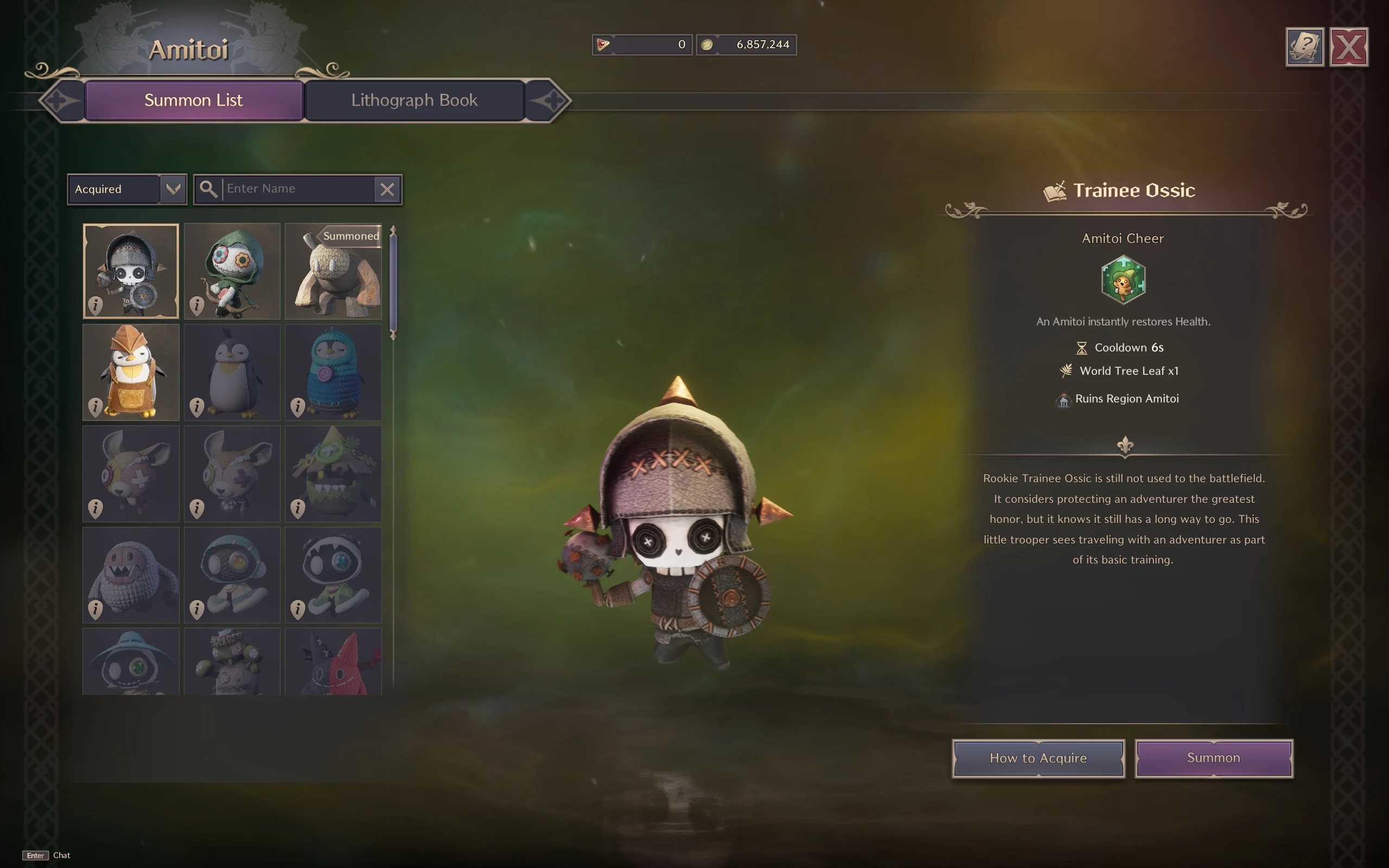Choose the blue knitted penguin Amitoi
1389x868 pixels.
[x=333, y=372]
